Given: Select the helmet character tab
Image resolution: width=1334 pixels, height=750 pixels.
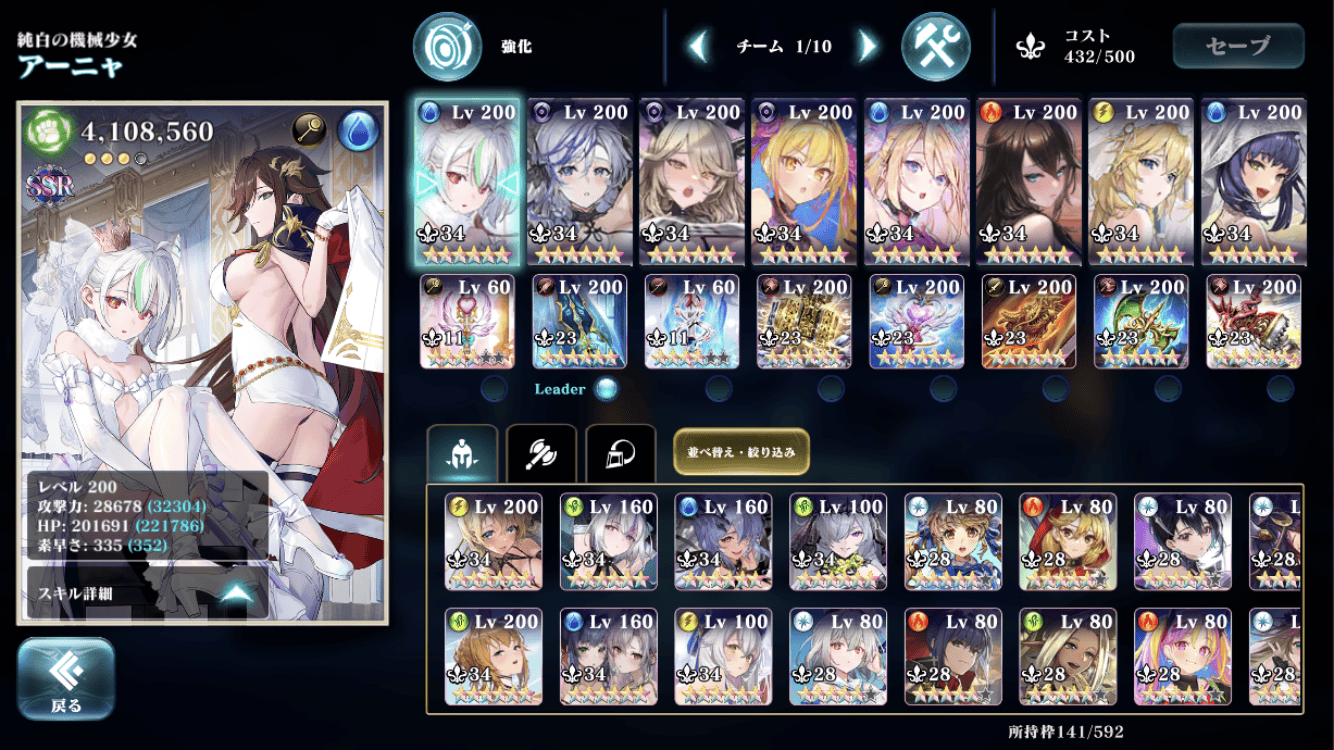Looking at the screenshot, I should [x=462, y=455].
